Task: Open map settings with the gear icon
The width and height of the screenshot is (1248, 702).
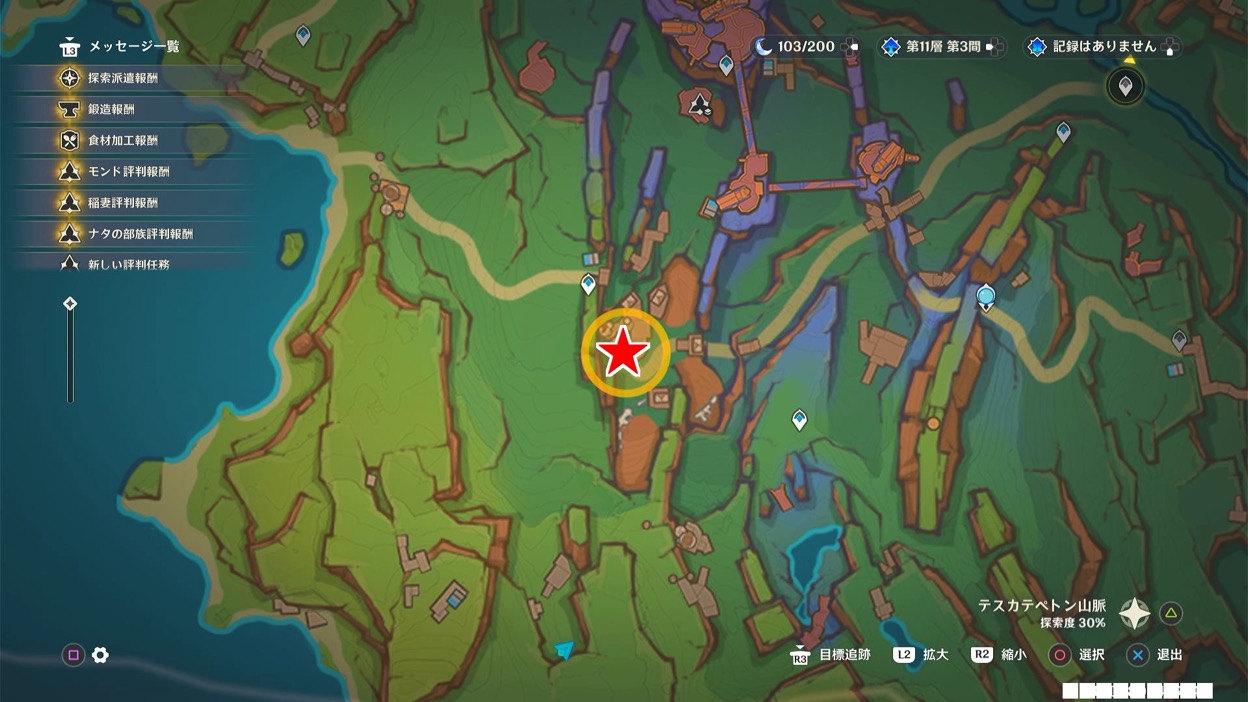Action: tap(100, 655)
